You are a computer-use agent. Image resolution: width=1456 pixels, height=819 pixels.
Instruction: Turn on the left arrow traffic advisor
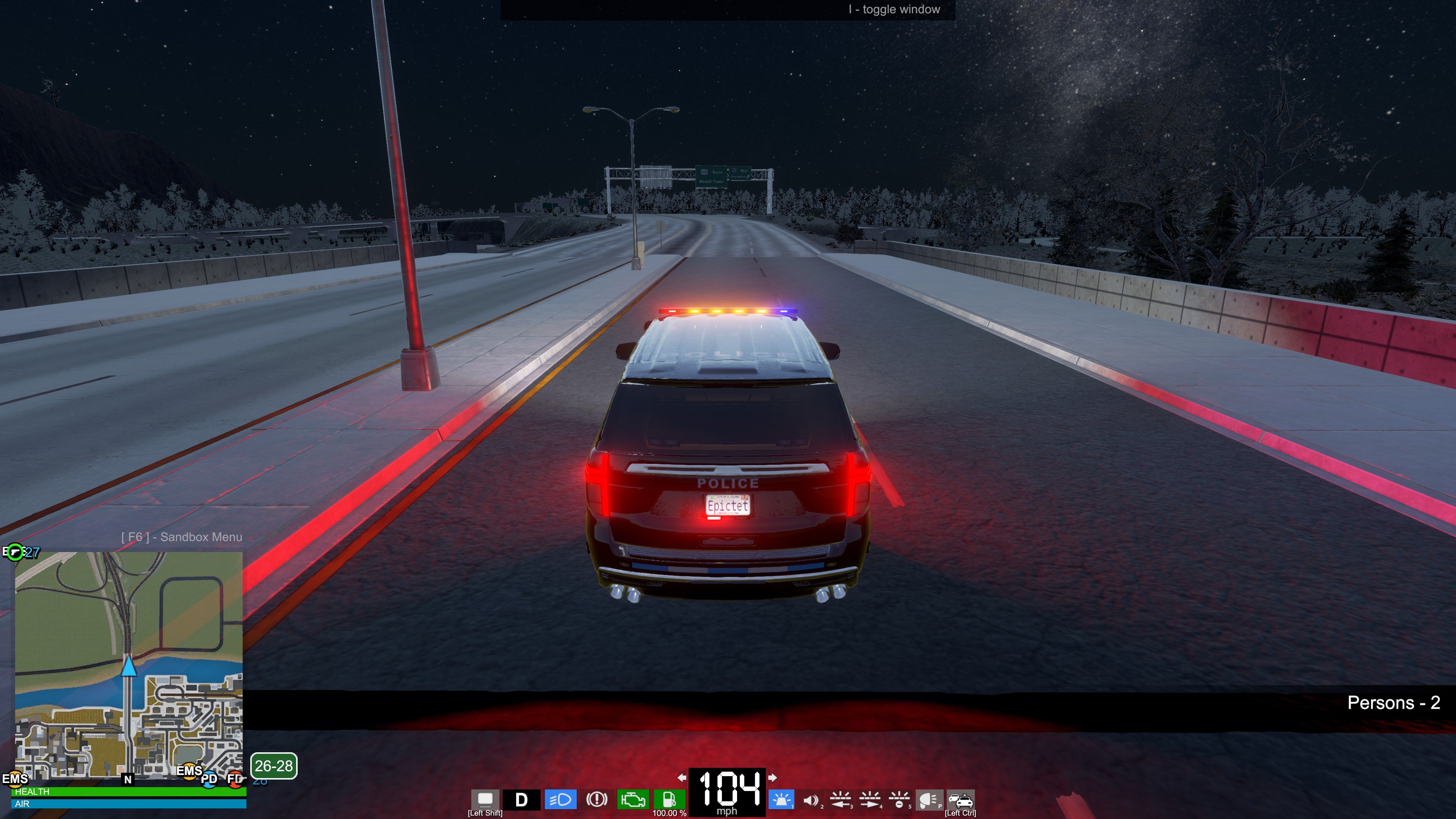841,800
